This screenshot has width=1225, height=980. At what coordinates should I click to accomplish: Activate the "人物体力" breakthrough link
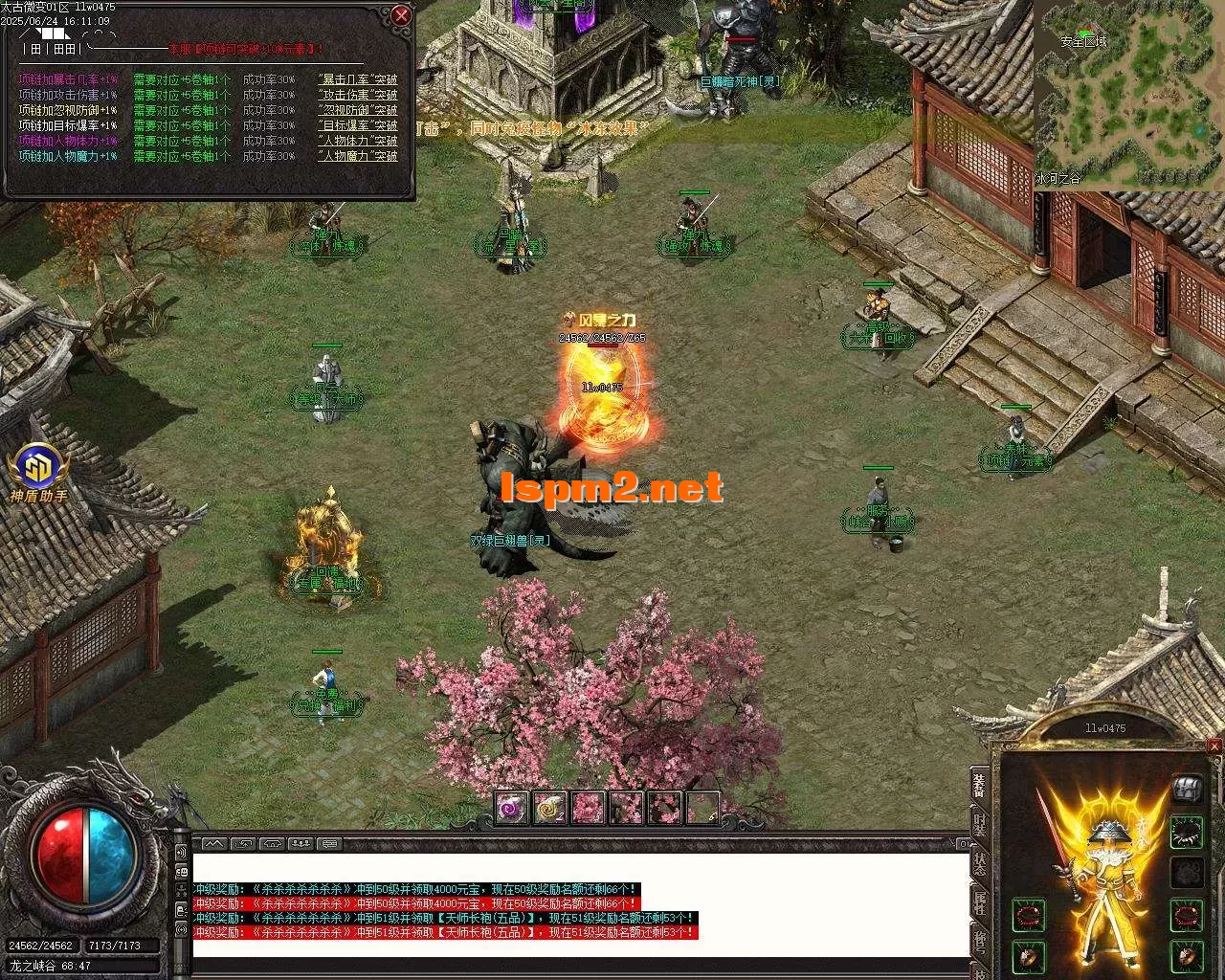(x=357, y=141)
